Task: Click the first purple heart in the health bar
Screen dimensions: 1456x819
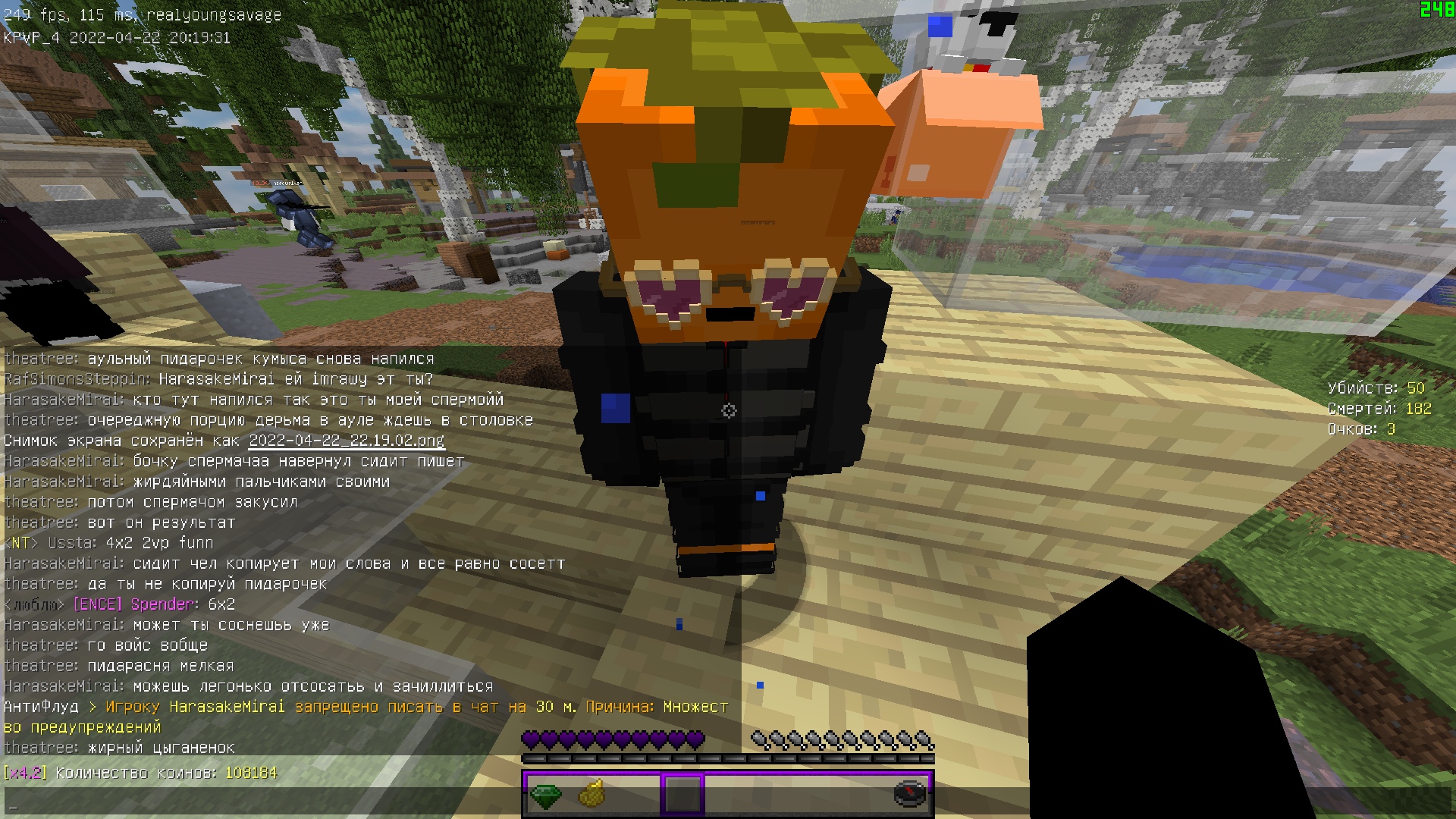Action: [532, 738]
